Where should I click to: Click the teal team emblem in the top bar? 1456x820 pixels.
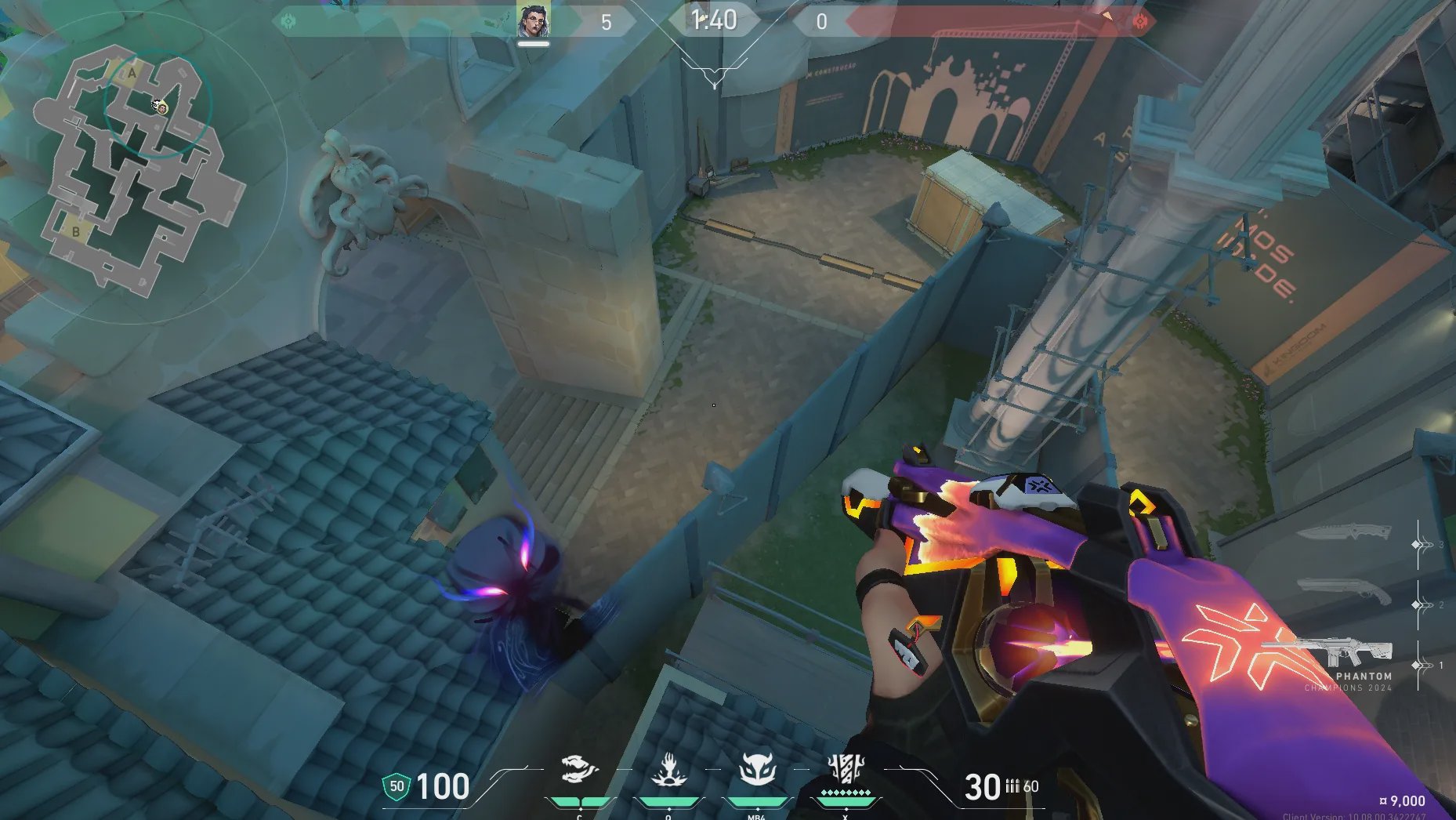point(288,21)
